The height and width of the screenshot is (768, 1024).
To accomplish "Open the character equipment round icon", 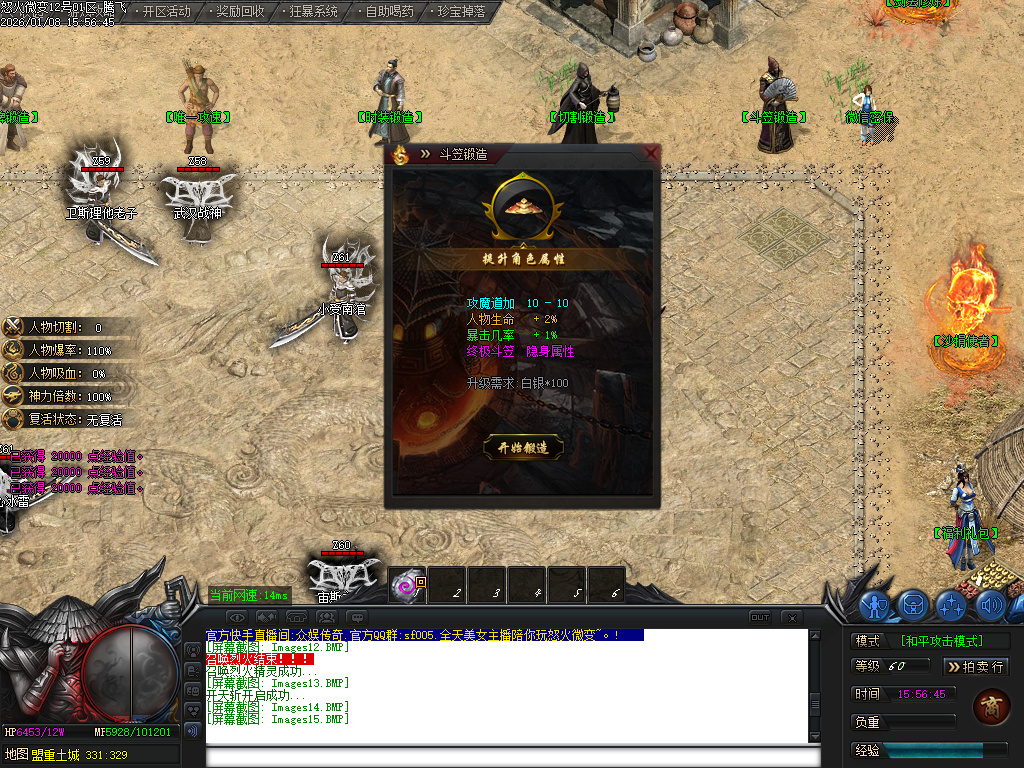I will [x=876, y=605].
